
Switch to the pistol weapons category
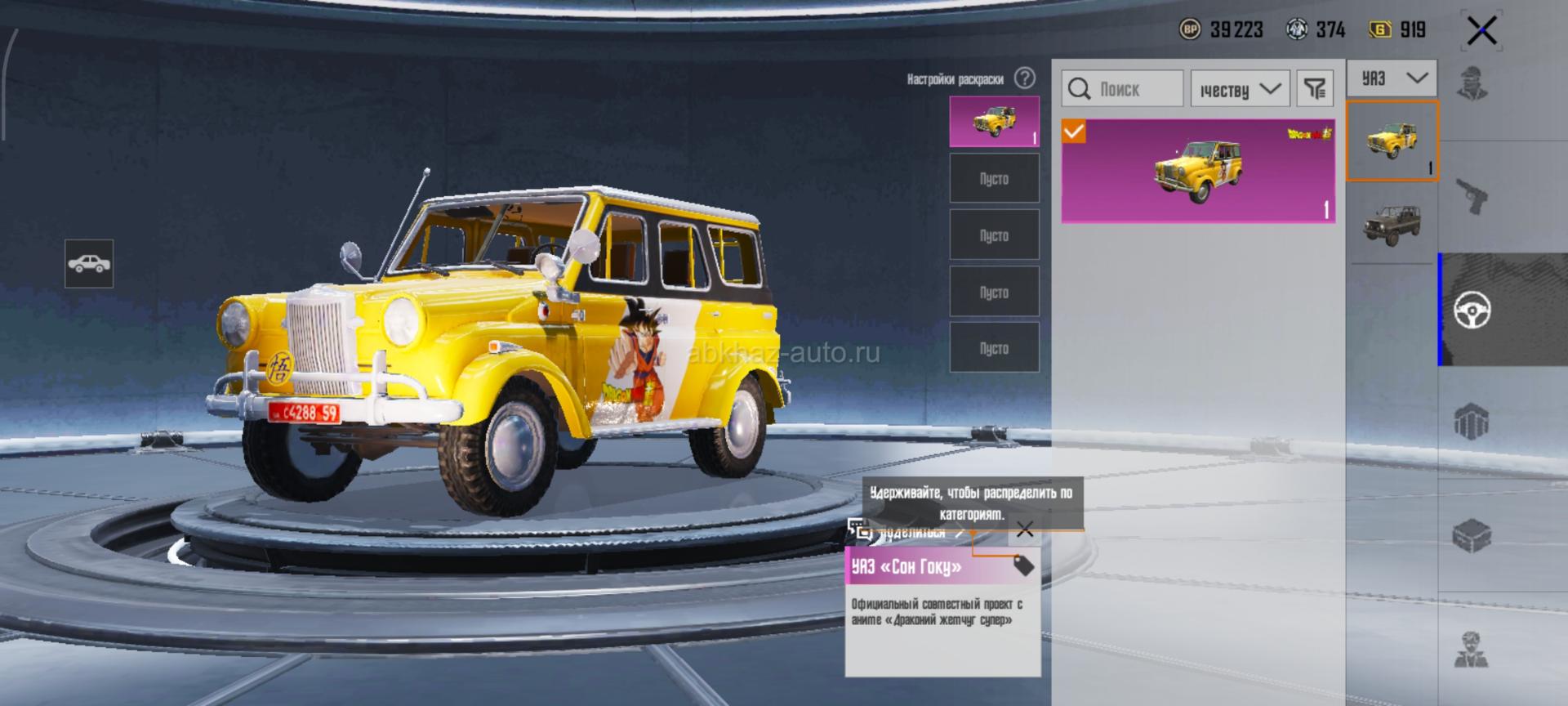(1472, 196)
